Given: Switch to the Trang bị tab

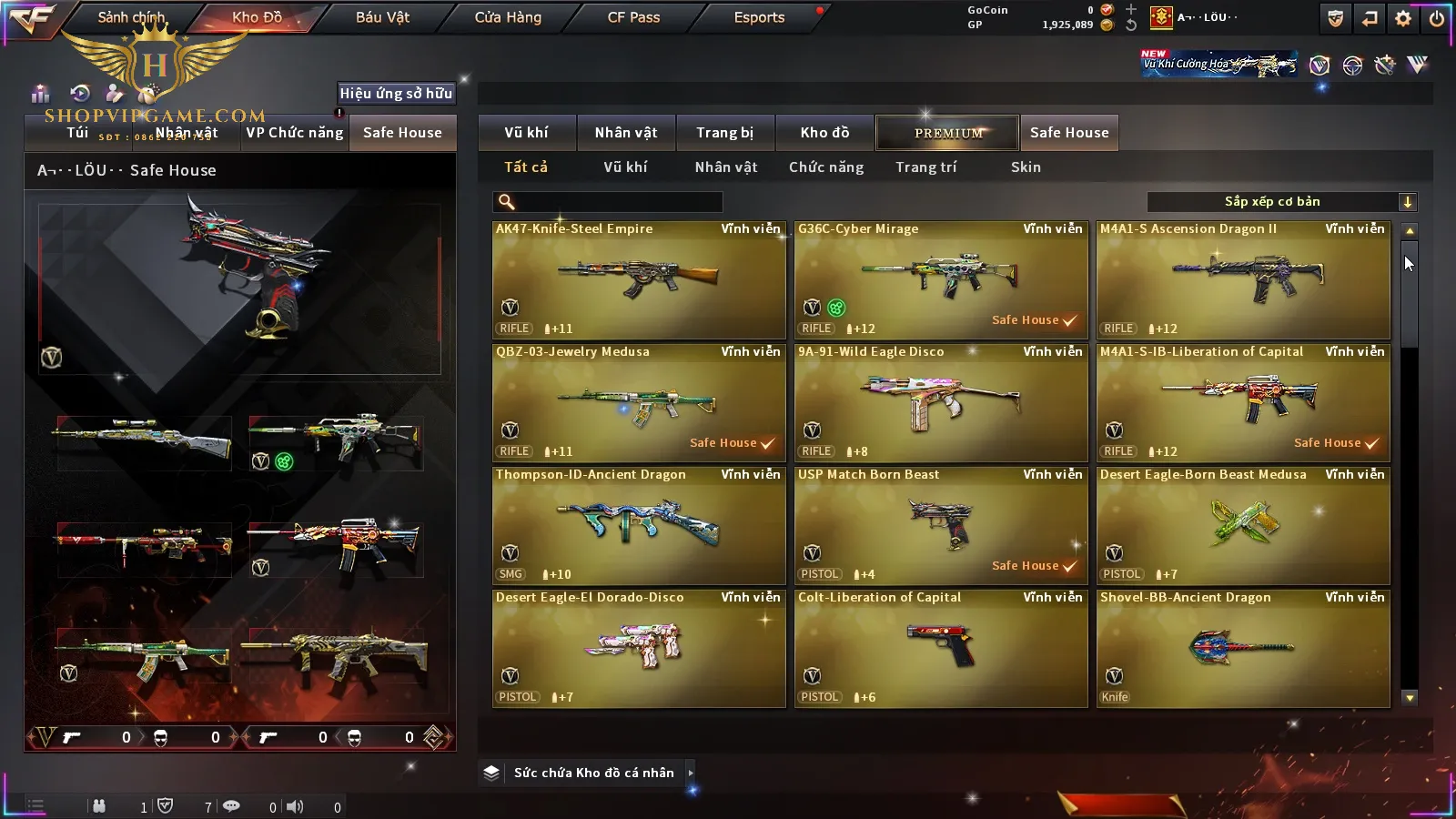Looking at the screenshot, I should pos(724,133).
